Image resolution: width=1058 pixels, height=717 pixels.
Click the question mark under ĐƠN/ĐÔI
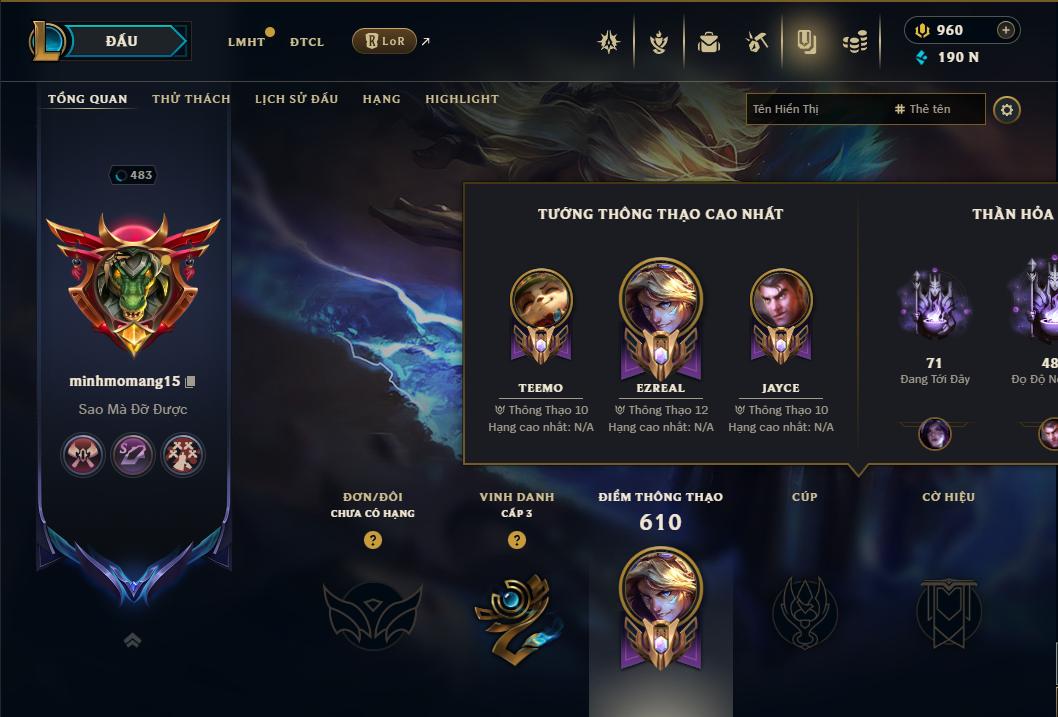373,540
